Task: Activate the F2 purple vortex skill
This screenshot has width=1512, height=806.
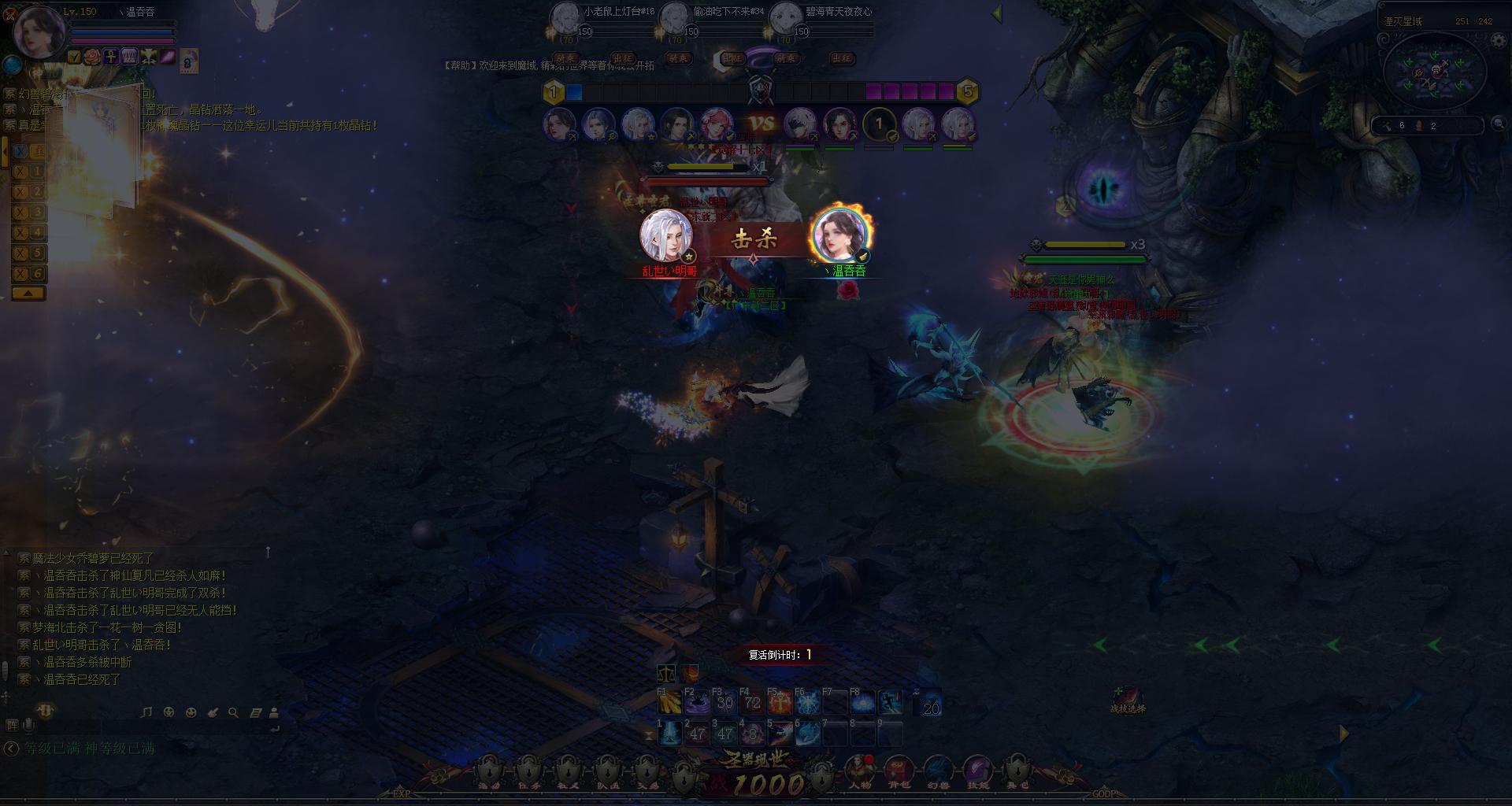Action: (x=698, y=702)
